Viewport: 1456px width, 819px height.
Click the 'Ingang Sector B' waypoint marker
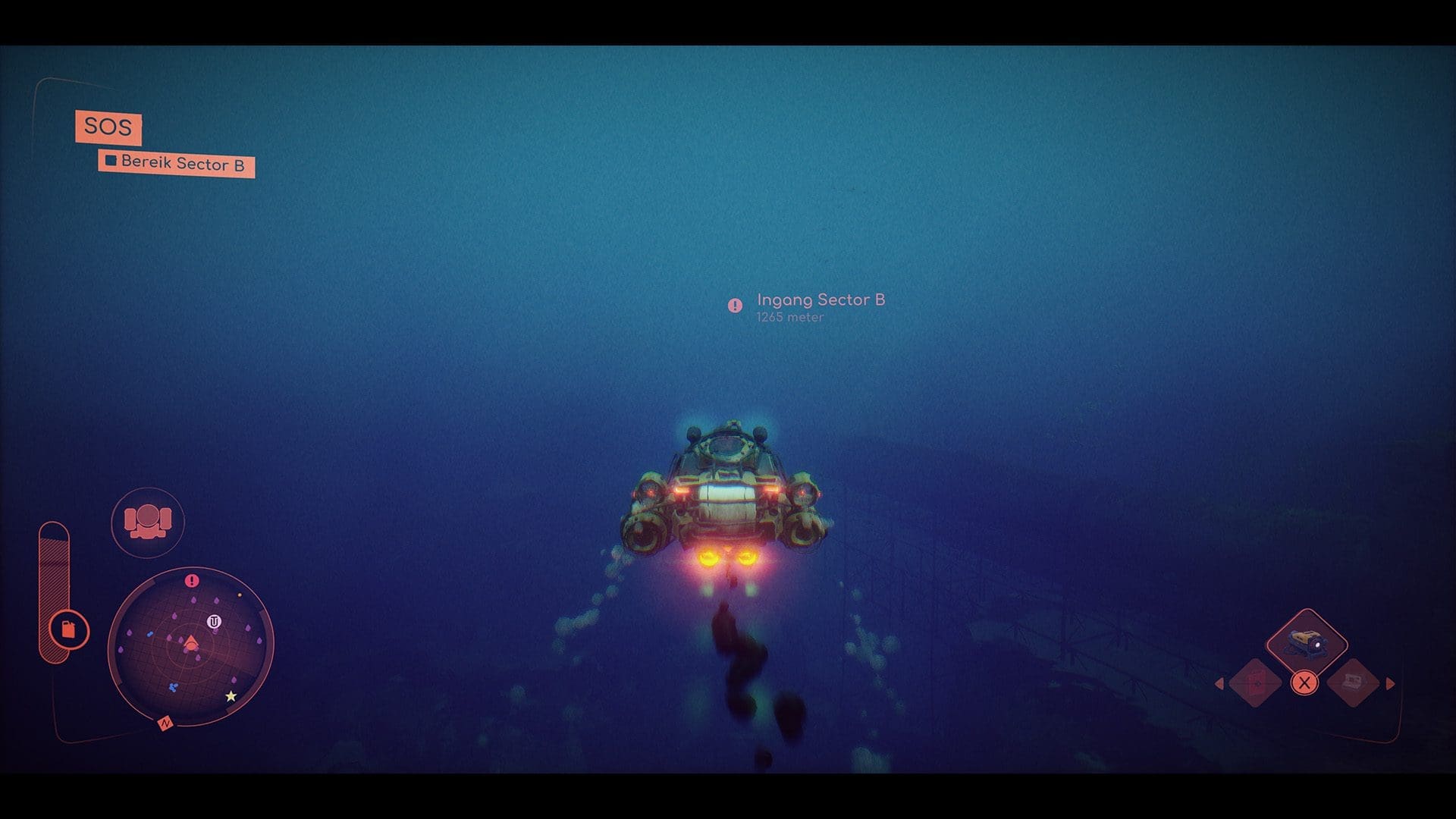[x=735, y=306]
